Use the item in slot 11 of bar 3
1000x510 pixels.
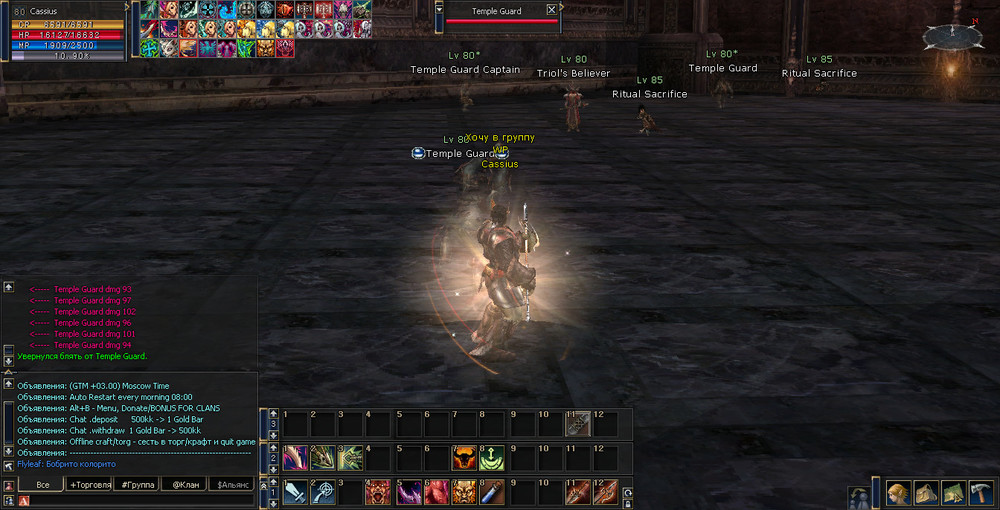click(578, 424)
